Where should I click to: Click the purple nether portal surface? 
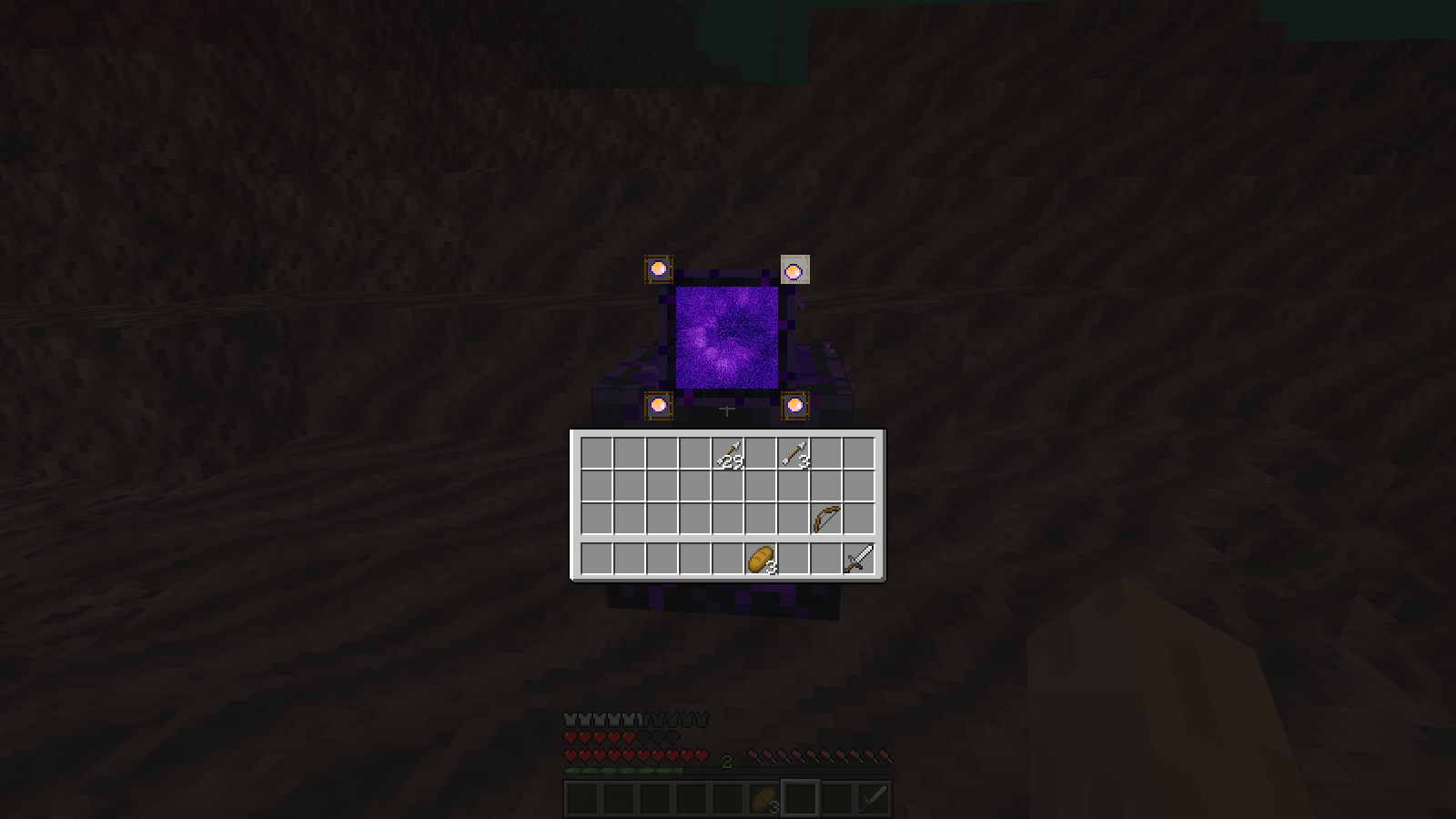[728, 337]
